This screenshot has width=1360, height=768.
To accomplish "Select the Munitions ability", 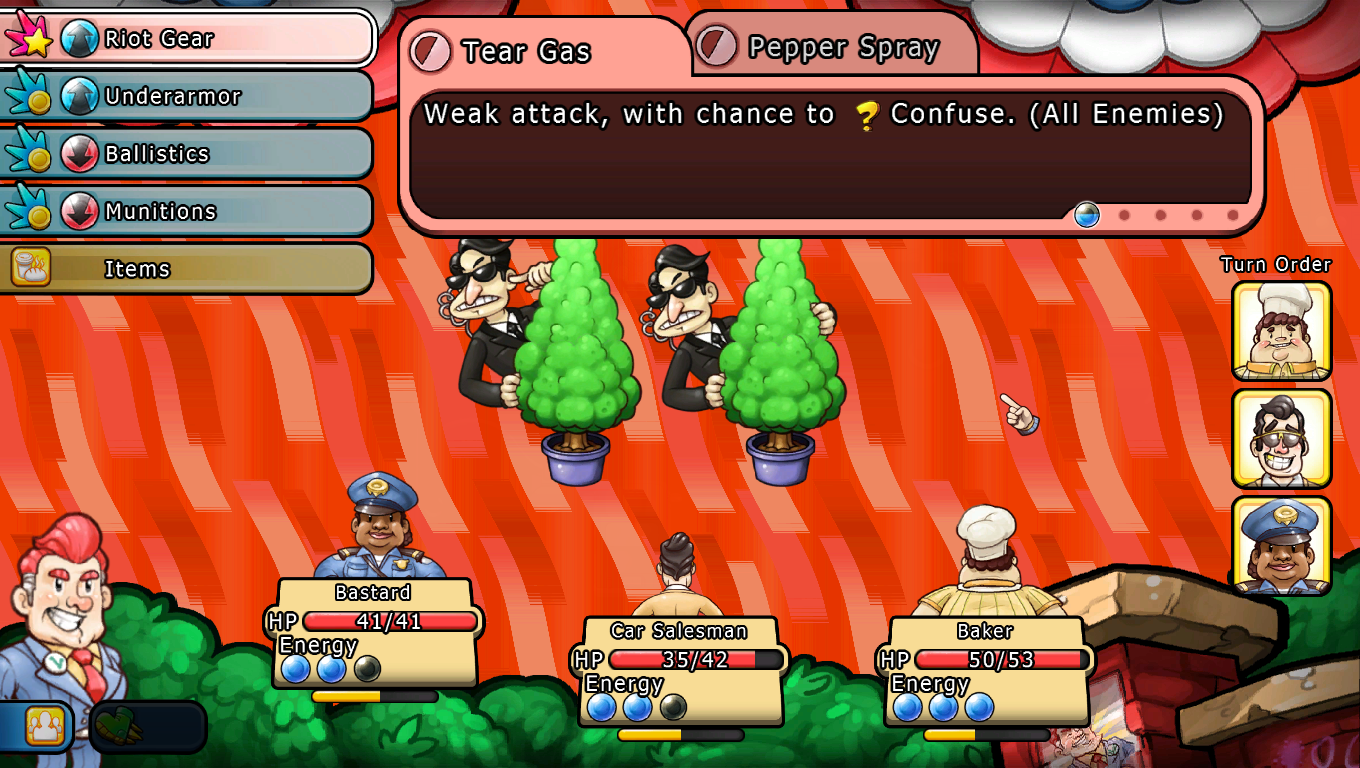I will (190, 212).
